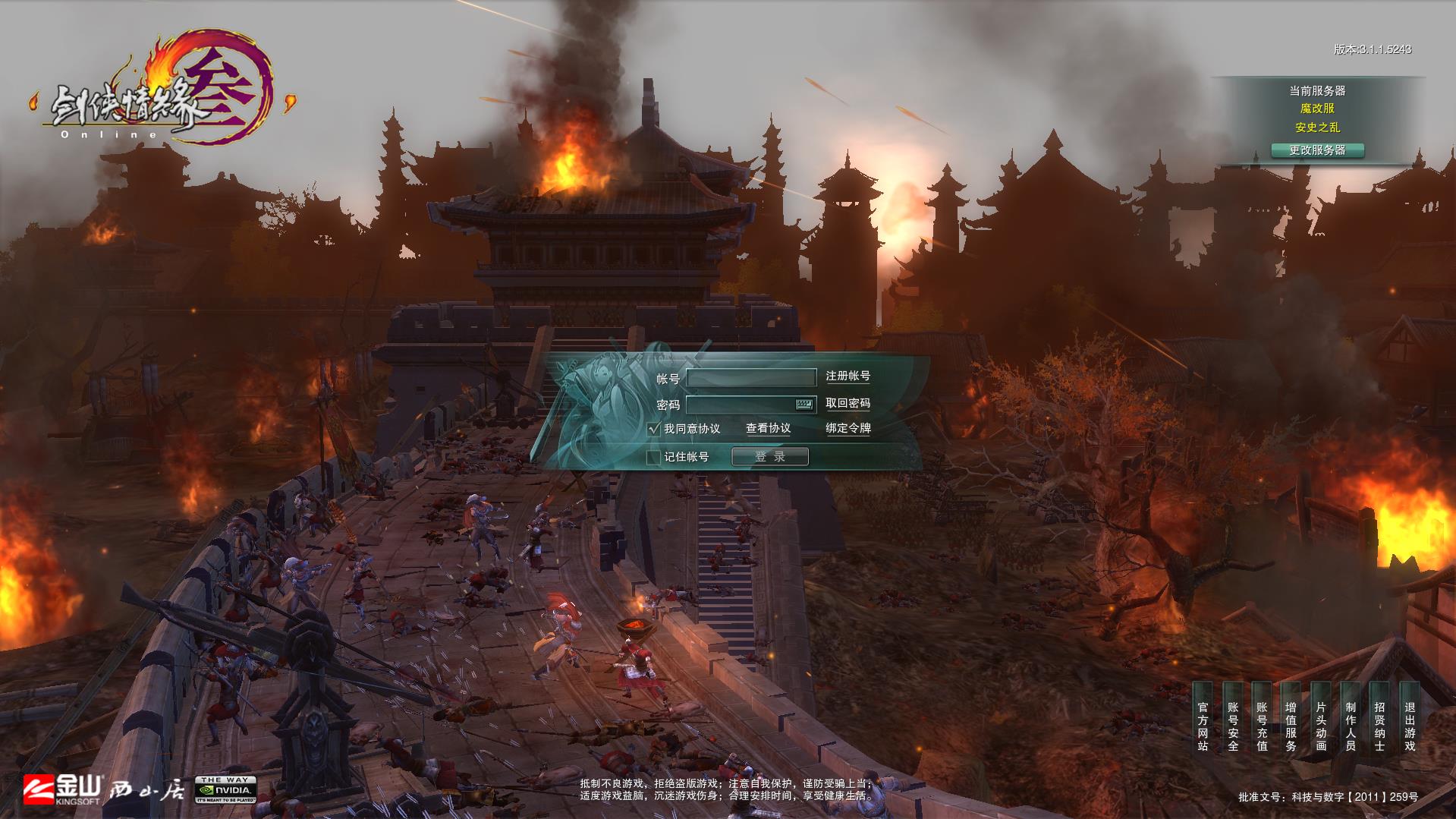The height and width of the screenshot is (819, 1456).
Task: Open the soft keyboard icon in password field
Action: coord(804,405)
